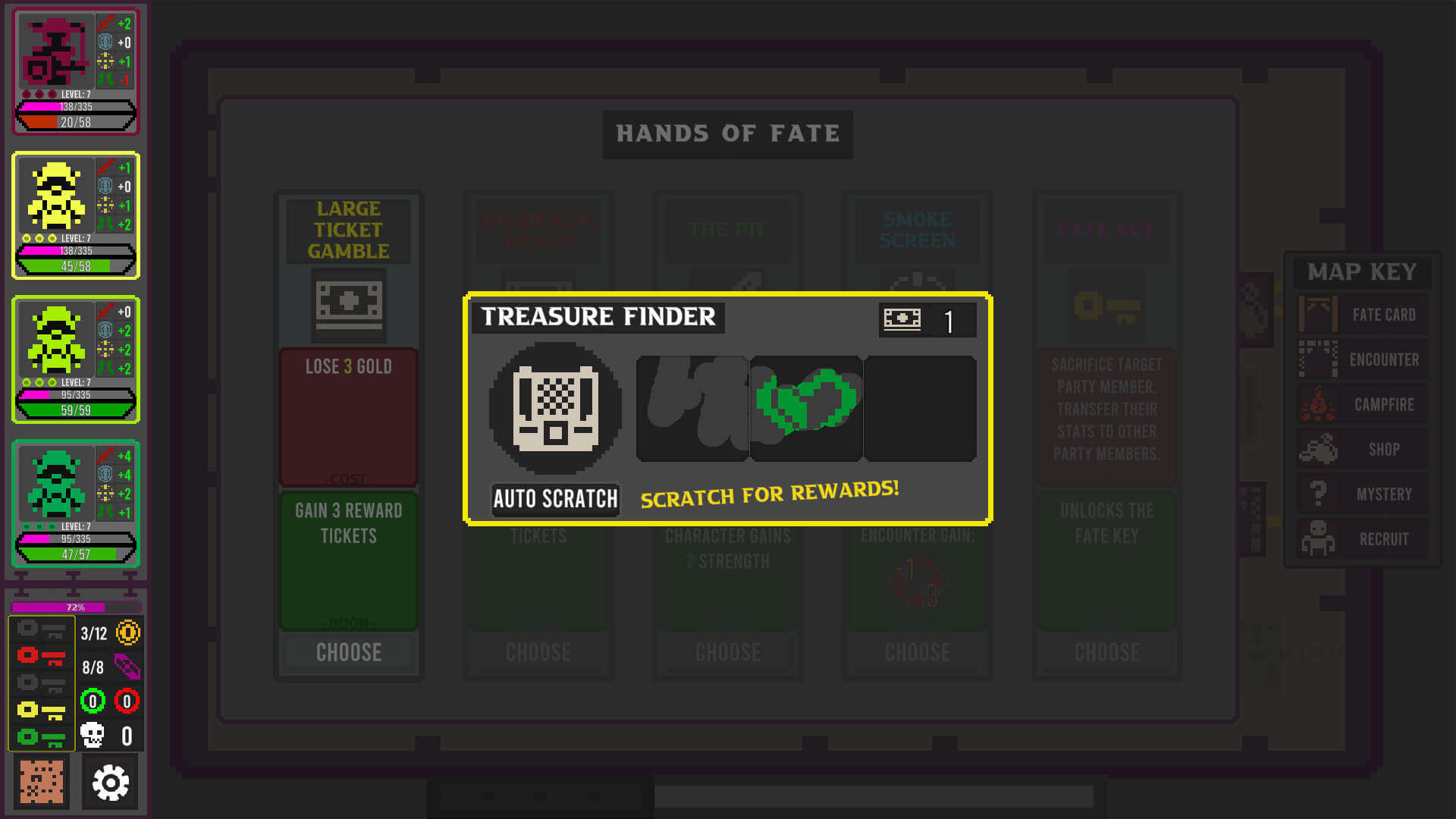Screen dimensions: 1456x819
Task: Select the Campfire entry in Map Key
Action: 1362,404
